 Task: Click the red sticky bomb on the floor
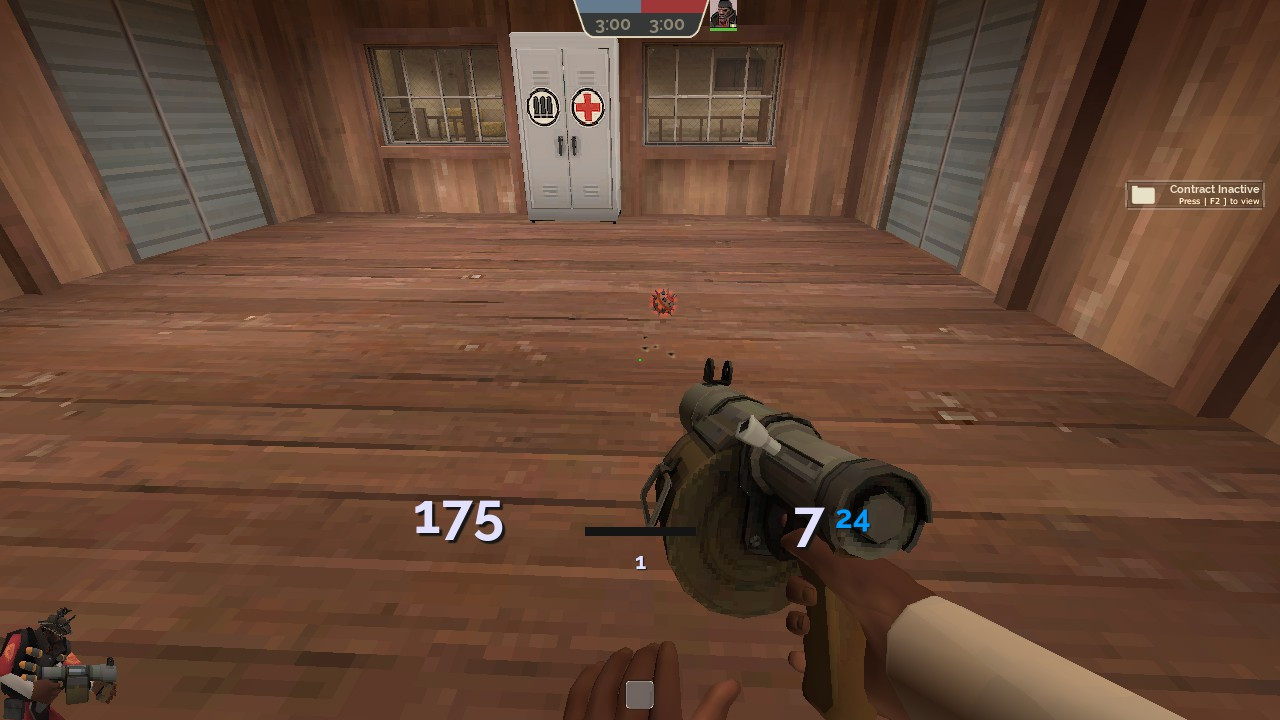click(x=665, y=303)
